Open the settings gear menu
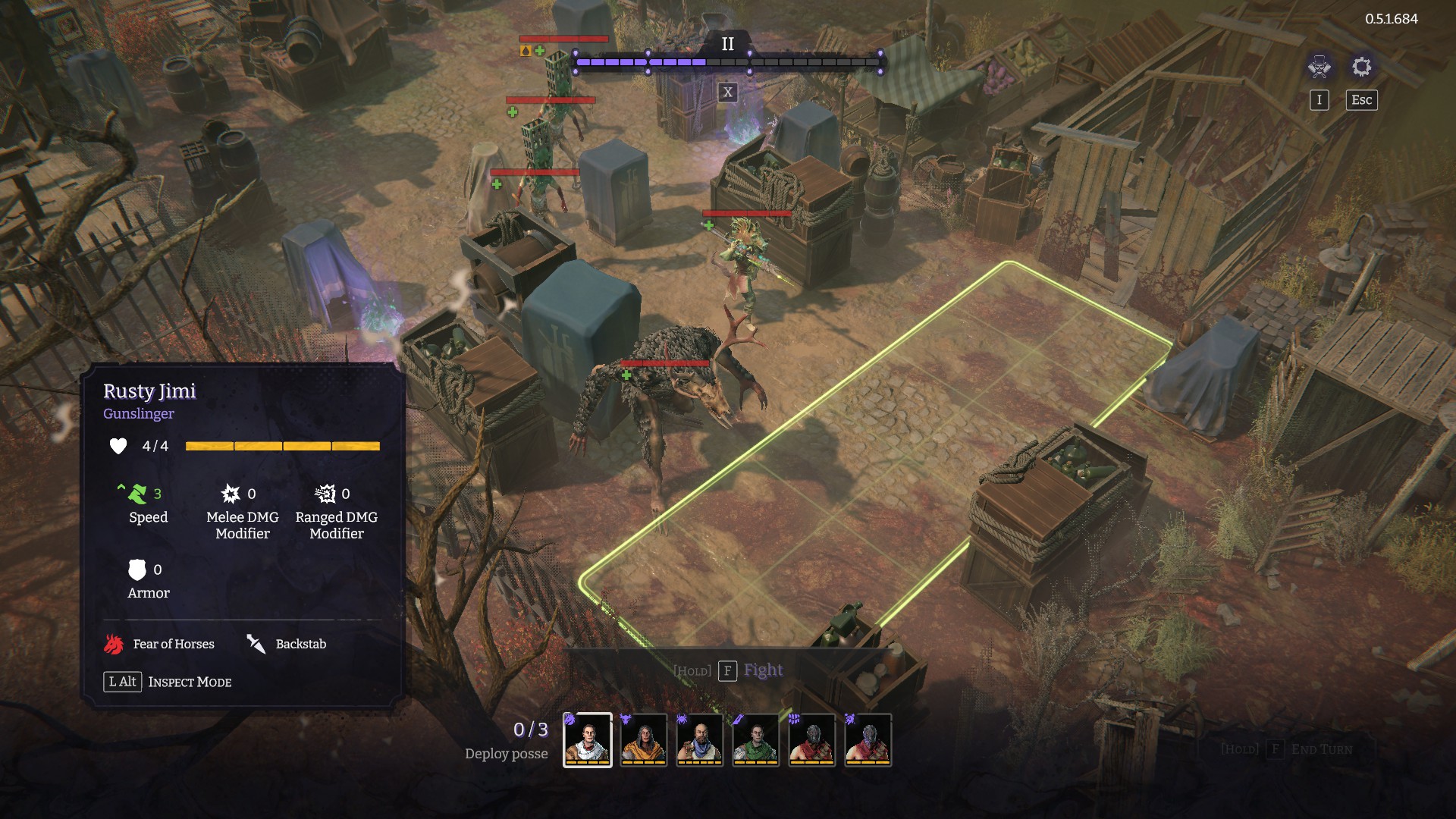Screen dimensions: 1456x819 coord(1361,67)
